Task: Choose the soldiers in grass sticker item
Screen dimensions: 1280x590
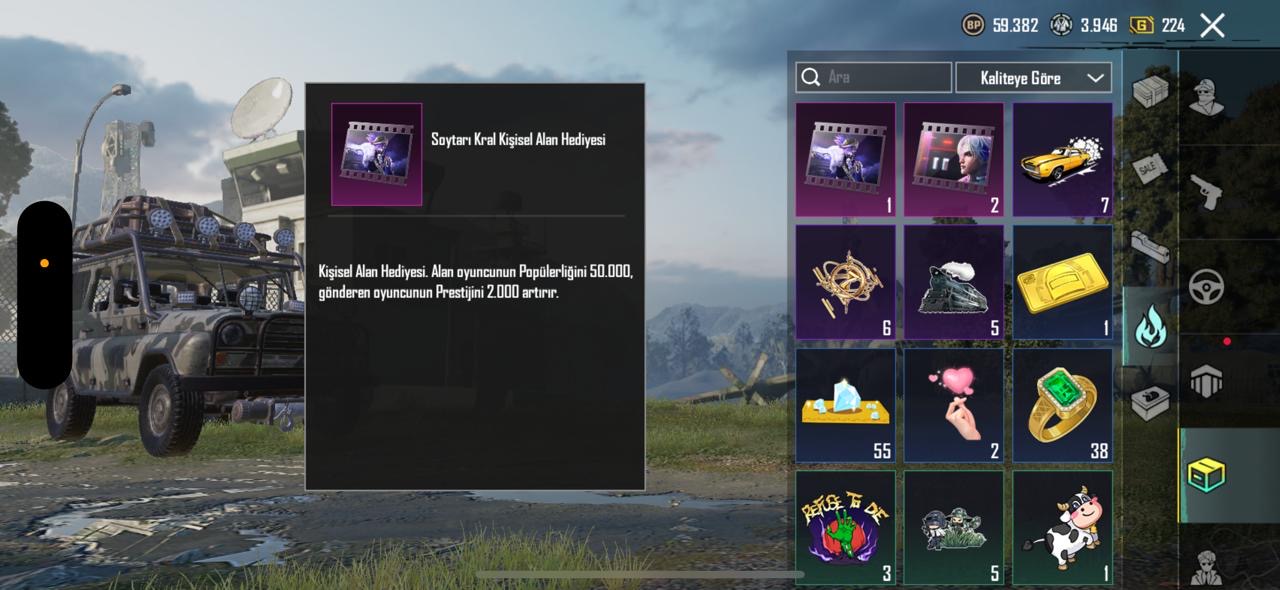Action: tap(954, 527)
